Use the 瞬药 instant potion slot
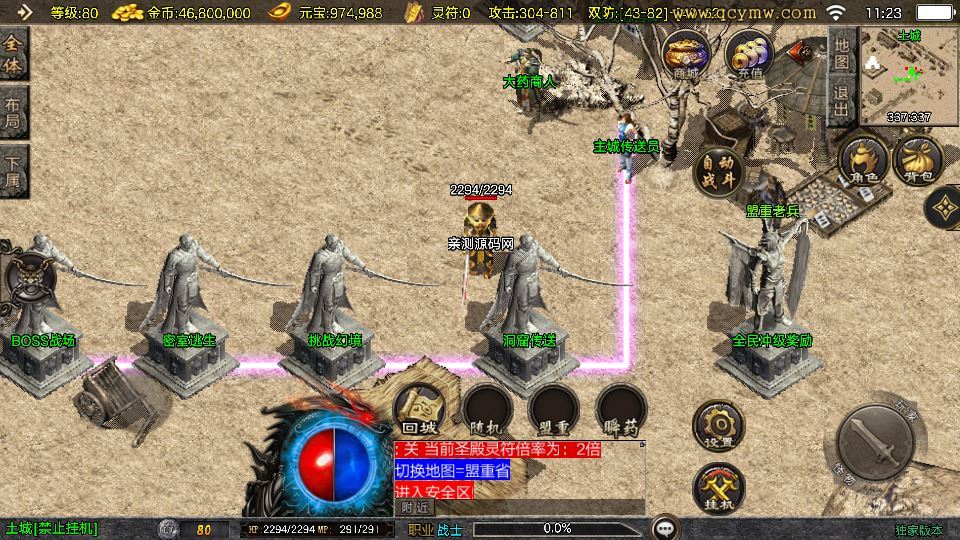The width and height of the screenshot is (960, 540). click(620, 412)
